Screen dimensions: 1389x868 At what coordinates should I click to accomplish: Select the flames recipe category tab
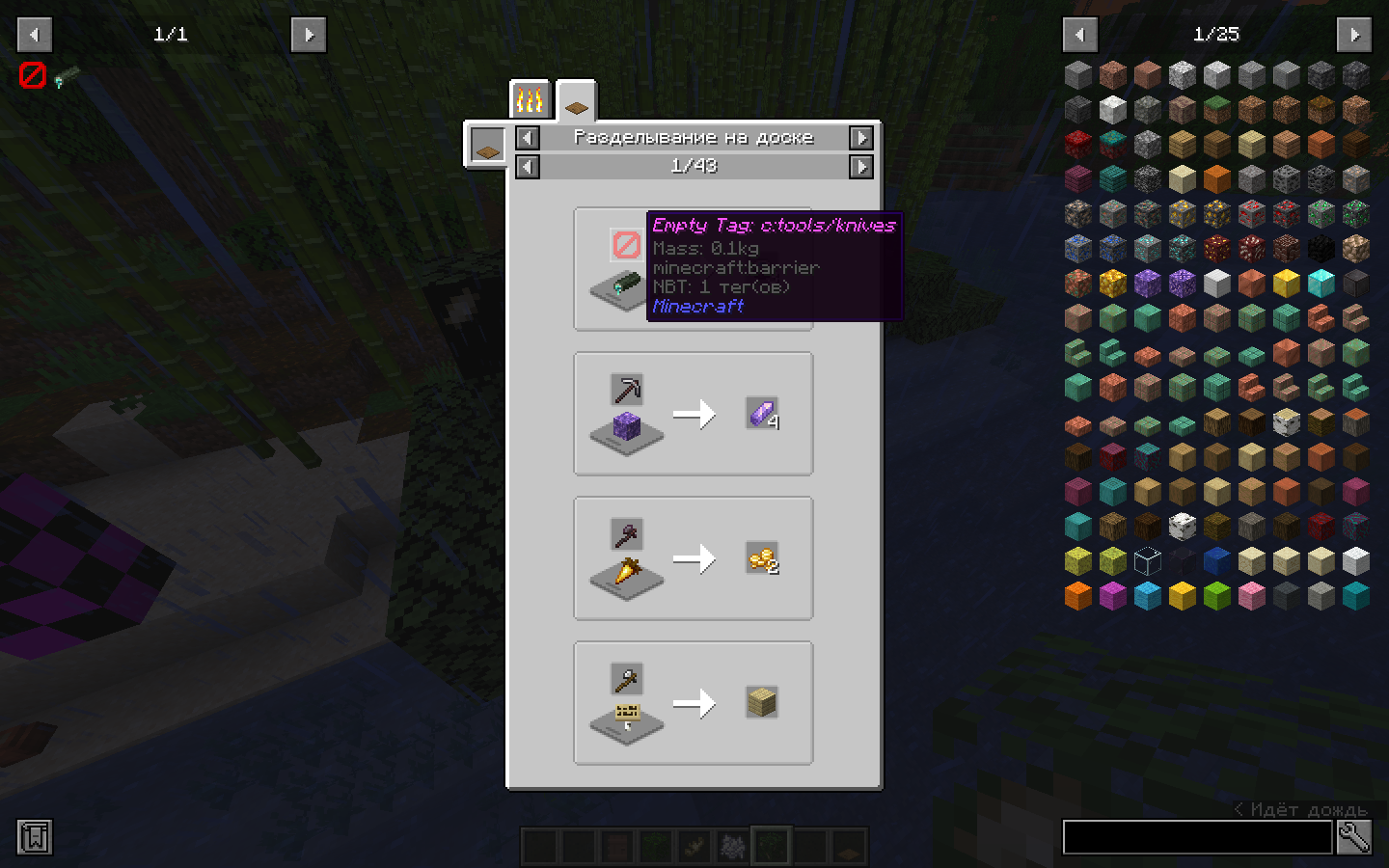coord(530,97)
